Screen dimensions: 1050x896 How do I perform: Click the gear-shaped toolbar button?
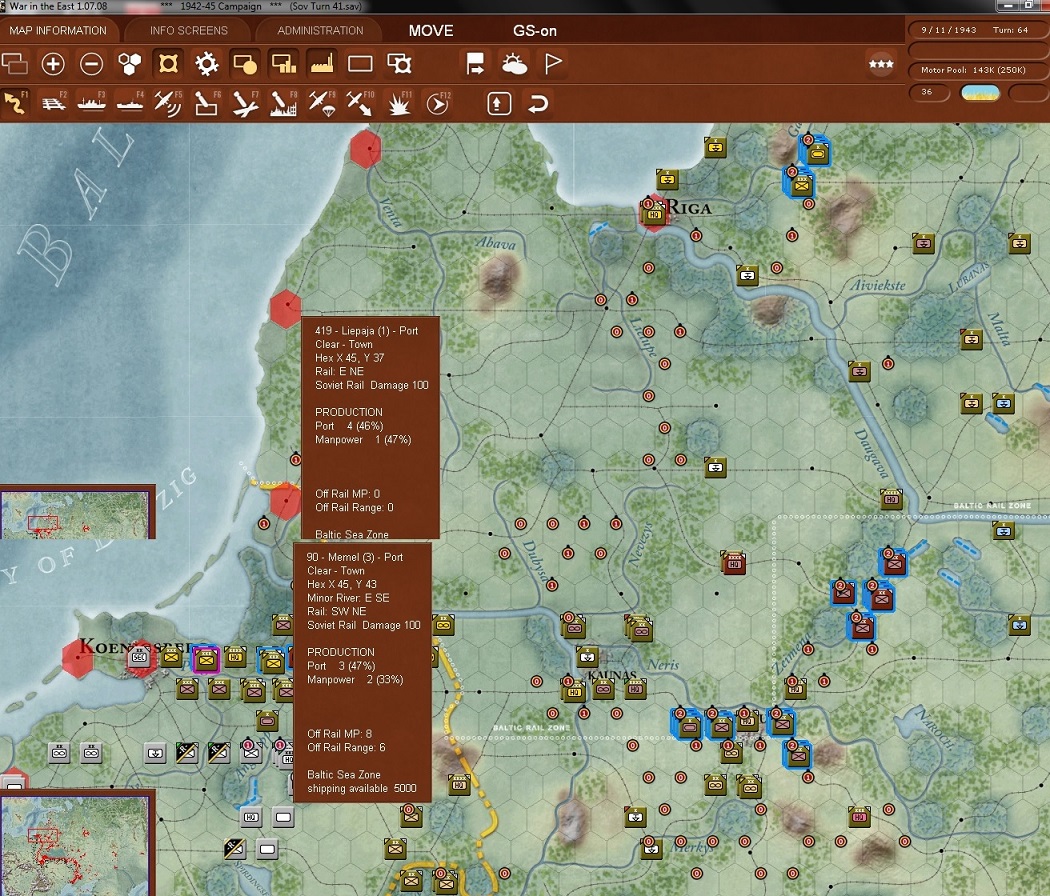207,65
